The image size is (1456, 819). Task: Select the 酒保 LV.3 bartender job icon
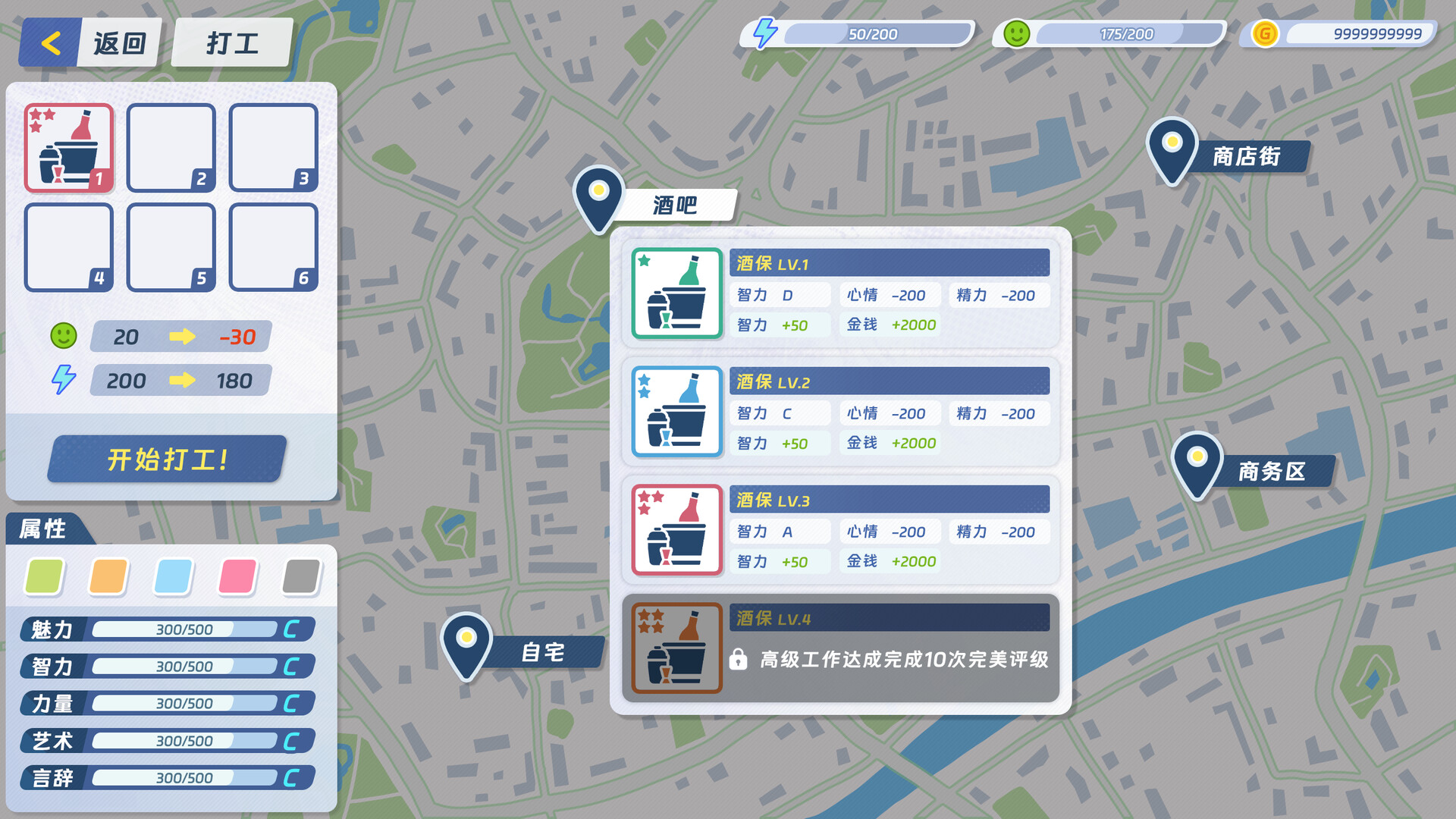pos(675,530)
